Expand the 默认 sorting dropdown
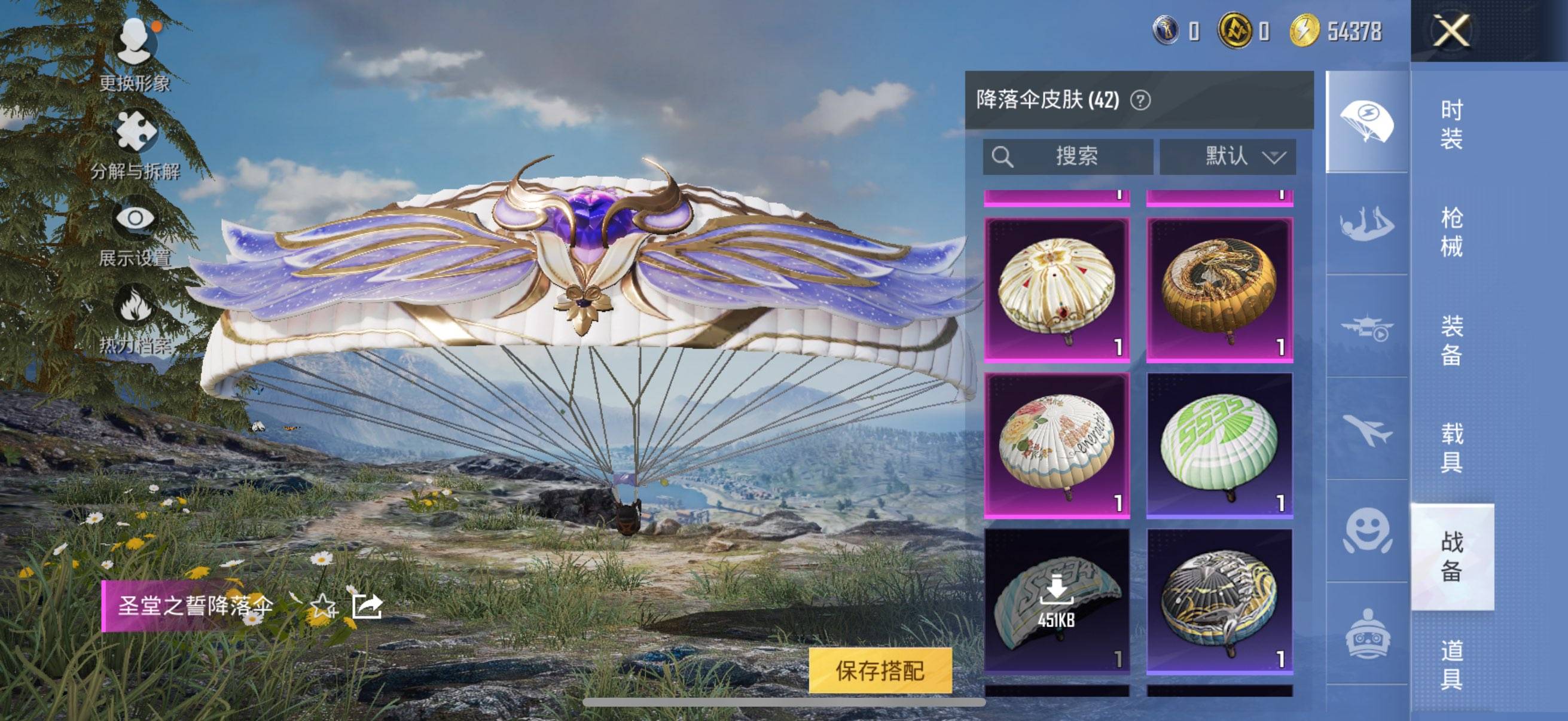This screenshot has width=1568, height=721. pyautogui.click(x=1229, y=157)
